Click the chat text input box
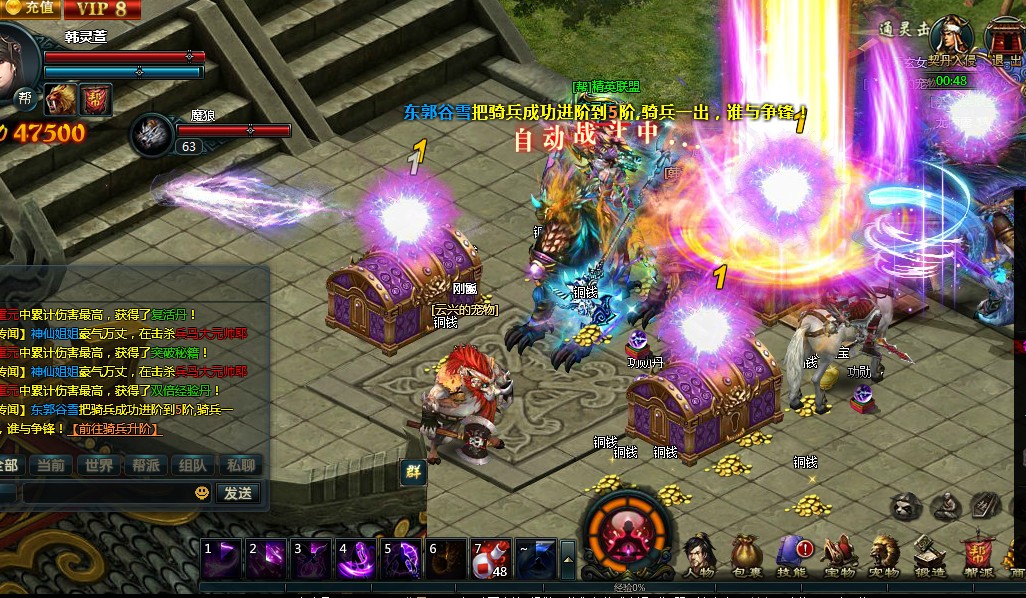 pyautogui.click(x=100, y=493)
